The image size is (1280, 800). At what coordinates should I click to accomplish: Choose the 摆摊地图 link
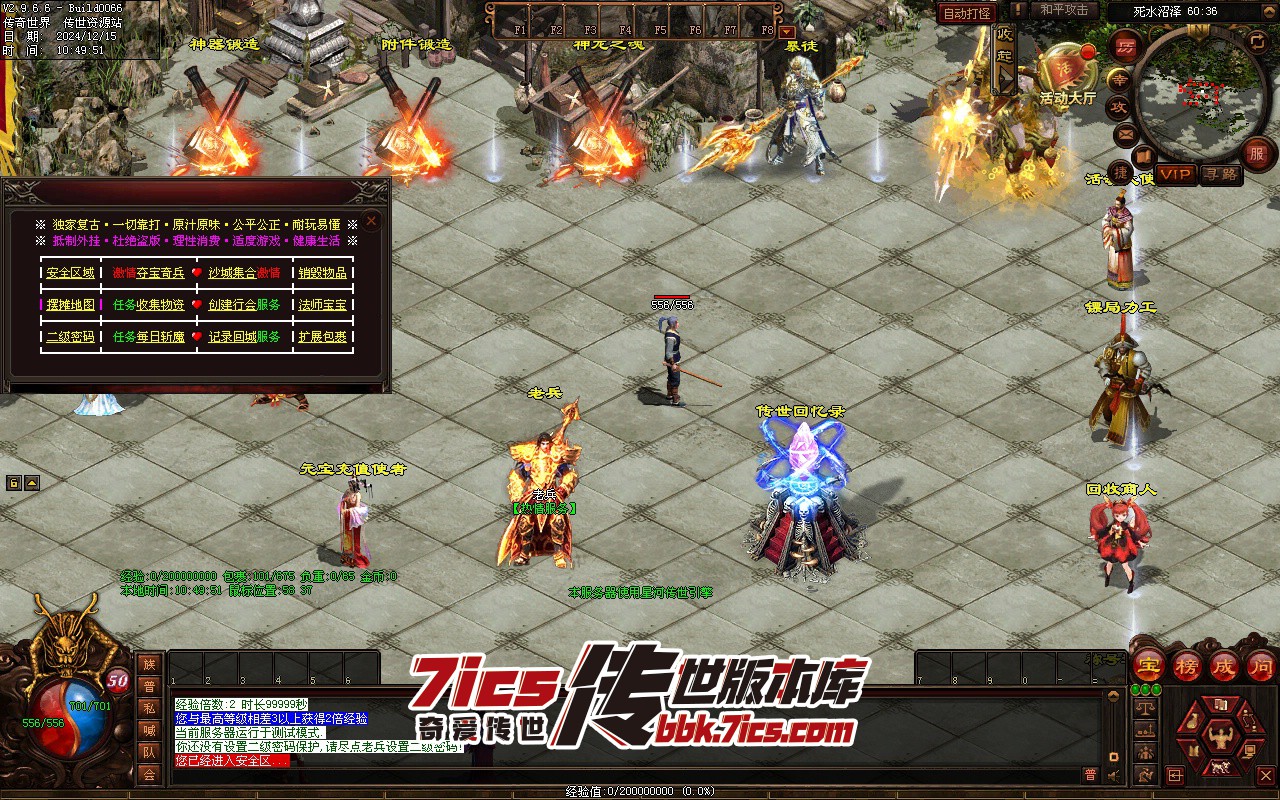[70, 305]
